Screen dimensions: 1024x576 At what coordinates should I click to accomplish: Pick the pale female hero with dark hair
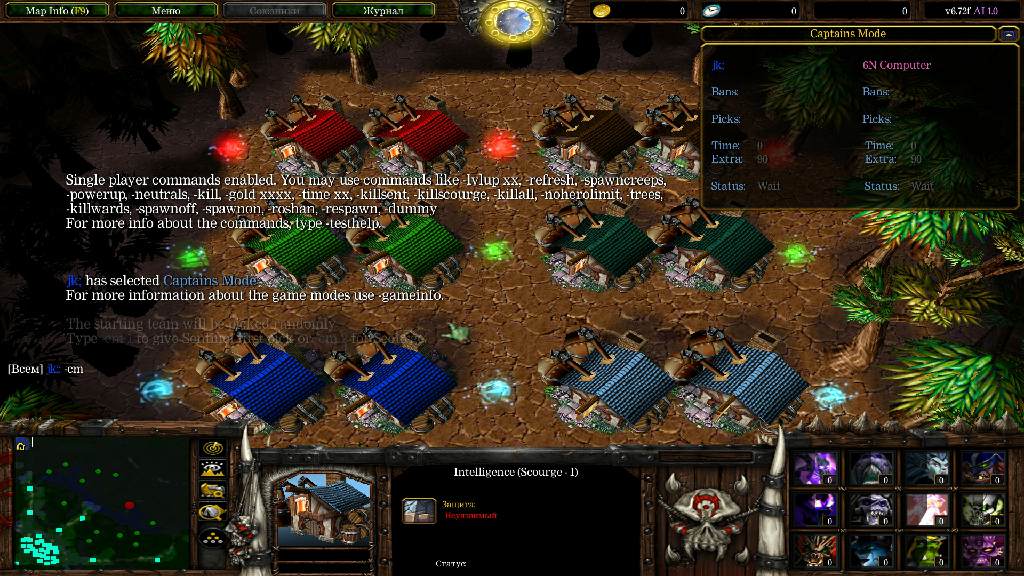(x=925, y=468)
